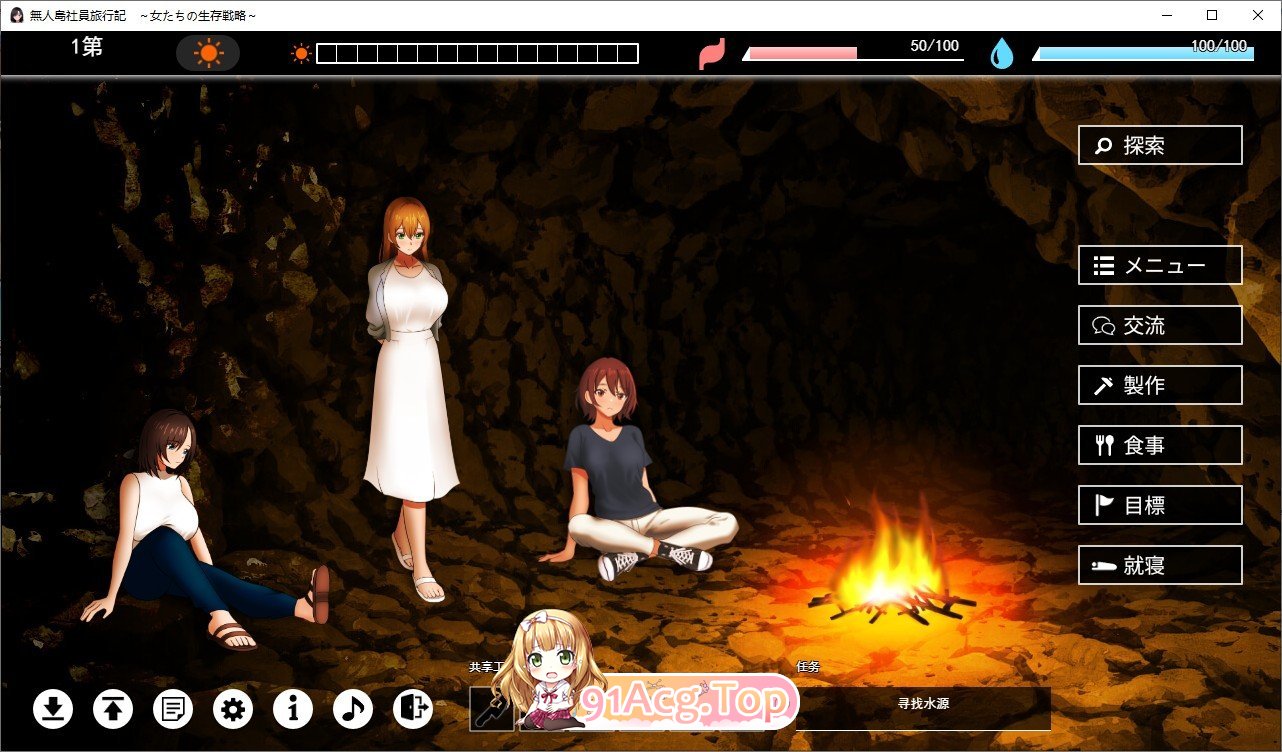The image size is (1282, 752).
Task: Open the text log document icon
Action: pos(173,709)
